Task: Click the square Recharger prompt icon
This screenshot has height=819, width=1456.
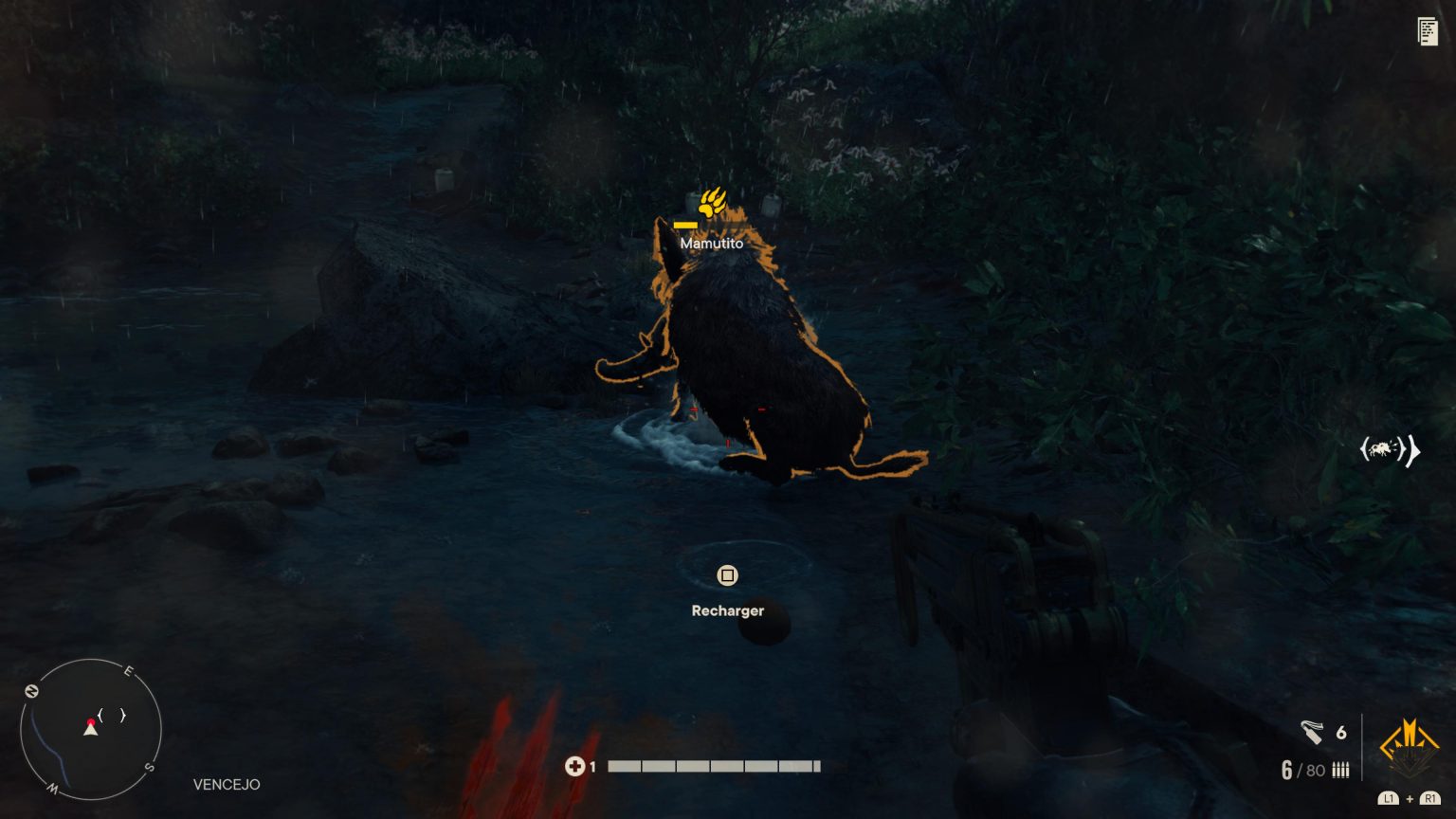Action: [x=727, y=574]
